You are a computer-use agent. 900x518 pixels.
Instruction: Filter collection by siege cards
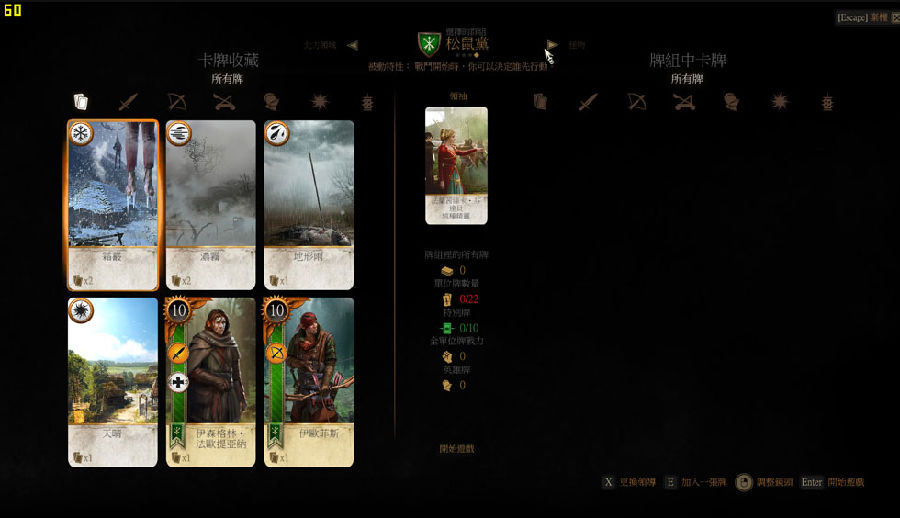(x=223, y=102)
